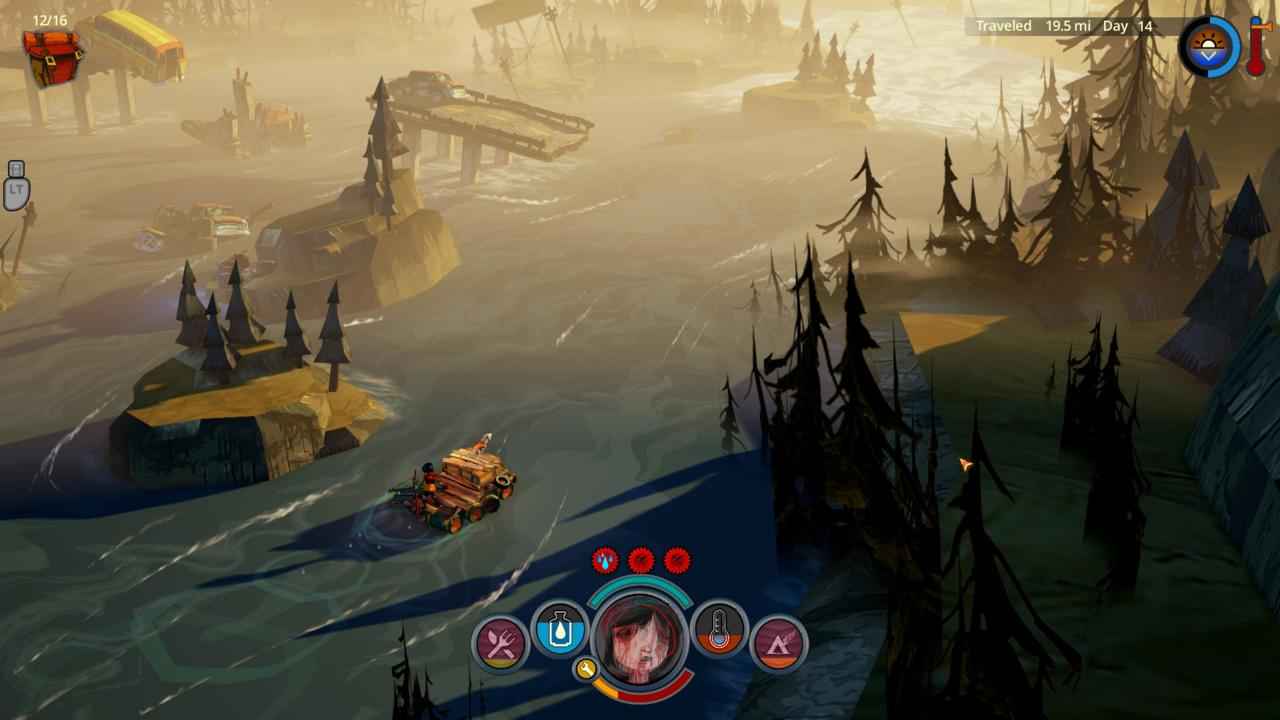This screenshot has width=1280, height=720.
Task: Click the hunger fork and knife meter
Action: [x=500, y=642]
